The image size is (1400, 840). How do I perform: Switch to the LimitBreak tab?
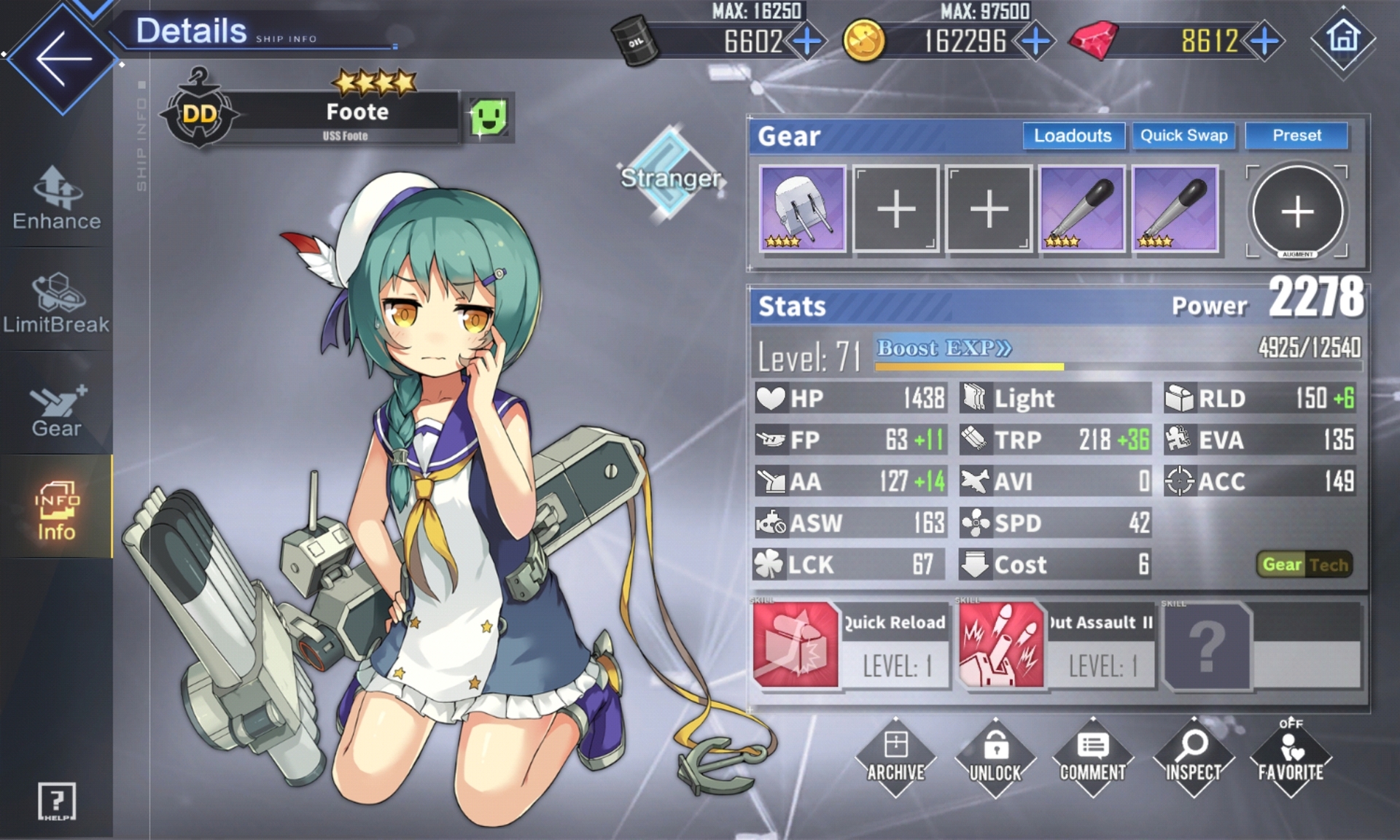[x=57, y=303]
